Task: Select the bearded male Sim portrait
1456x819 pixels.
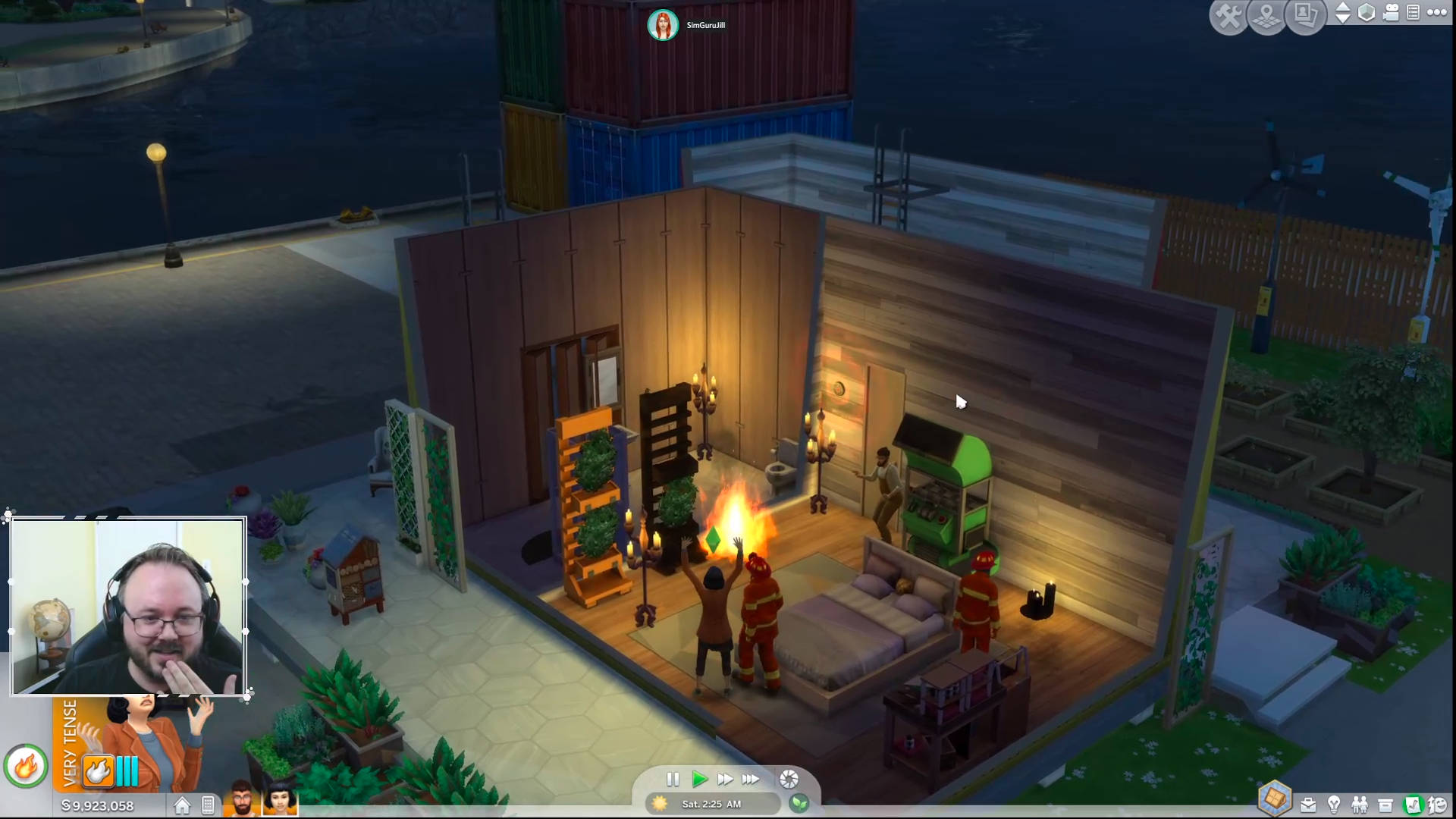Action: [x=243, y=804]
